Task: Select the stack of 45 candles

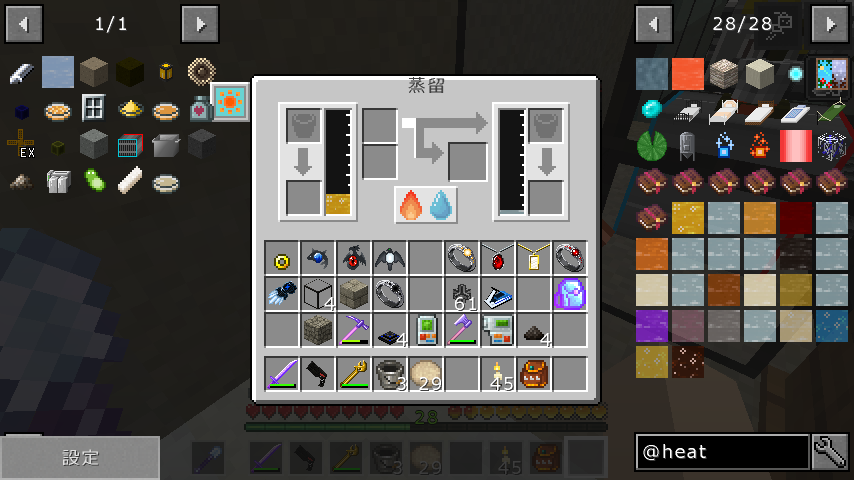Action: pyautogui.click(x=497, y=374)
